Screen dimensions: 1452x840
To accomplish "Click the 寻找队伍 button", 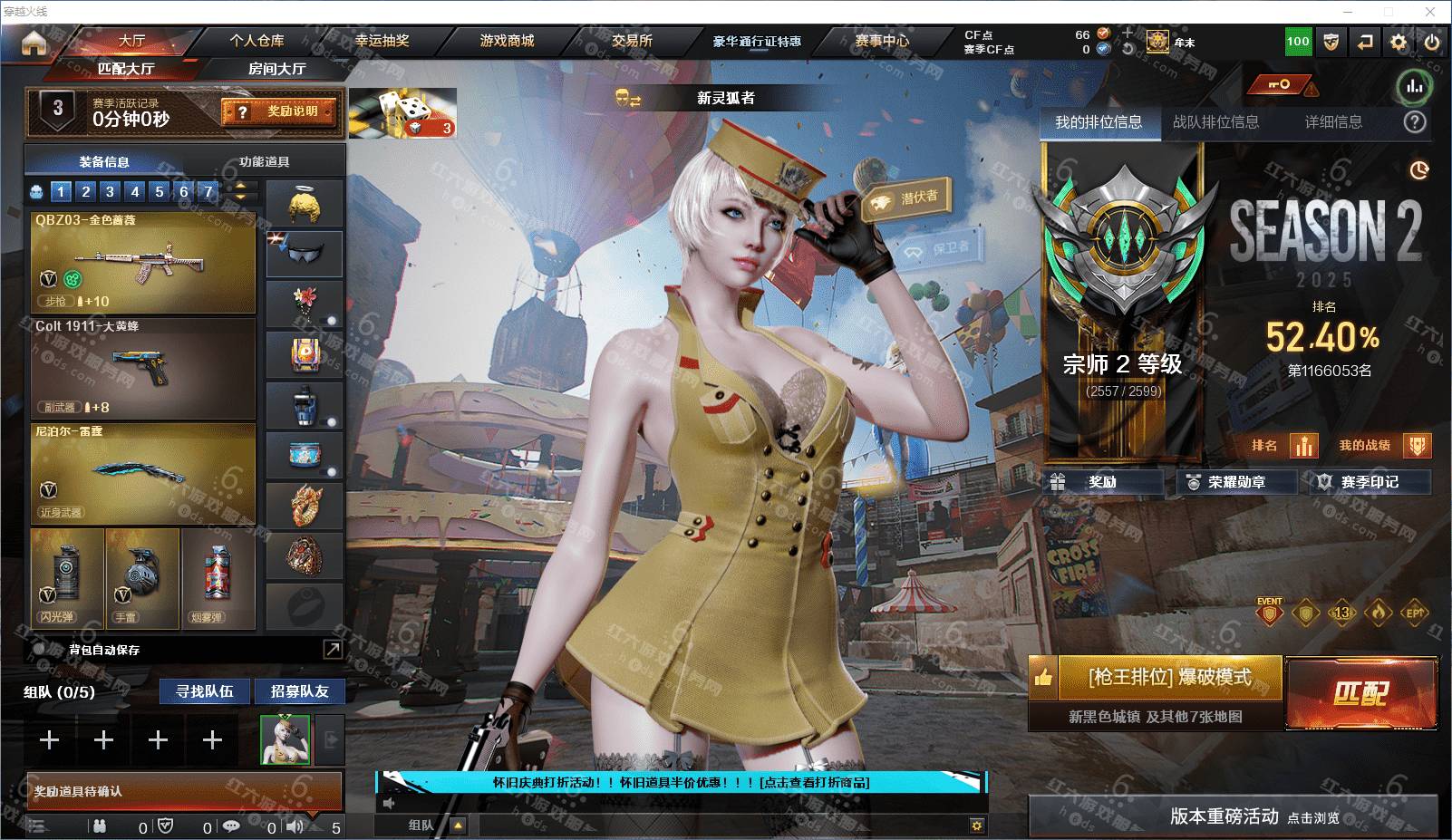I will tap(205, 691).
